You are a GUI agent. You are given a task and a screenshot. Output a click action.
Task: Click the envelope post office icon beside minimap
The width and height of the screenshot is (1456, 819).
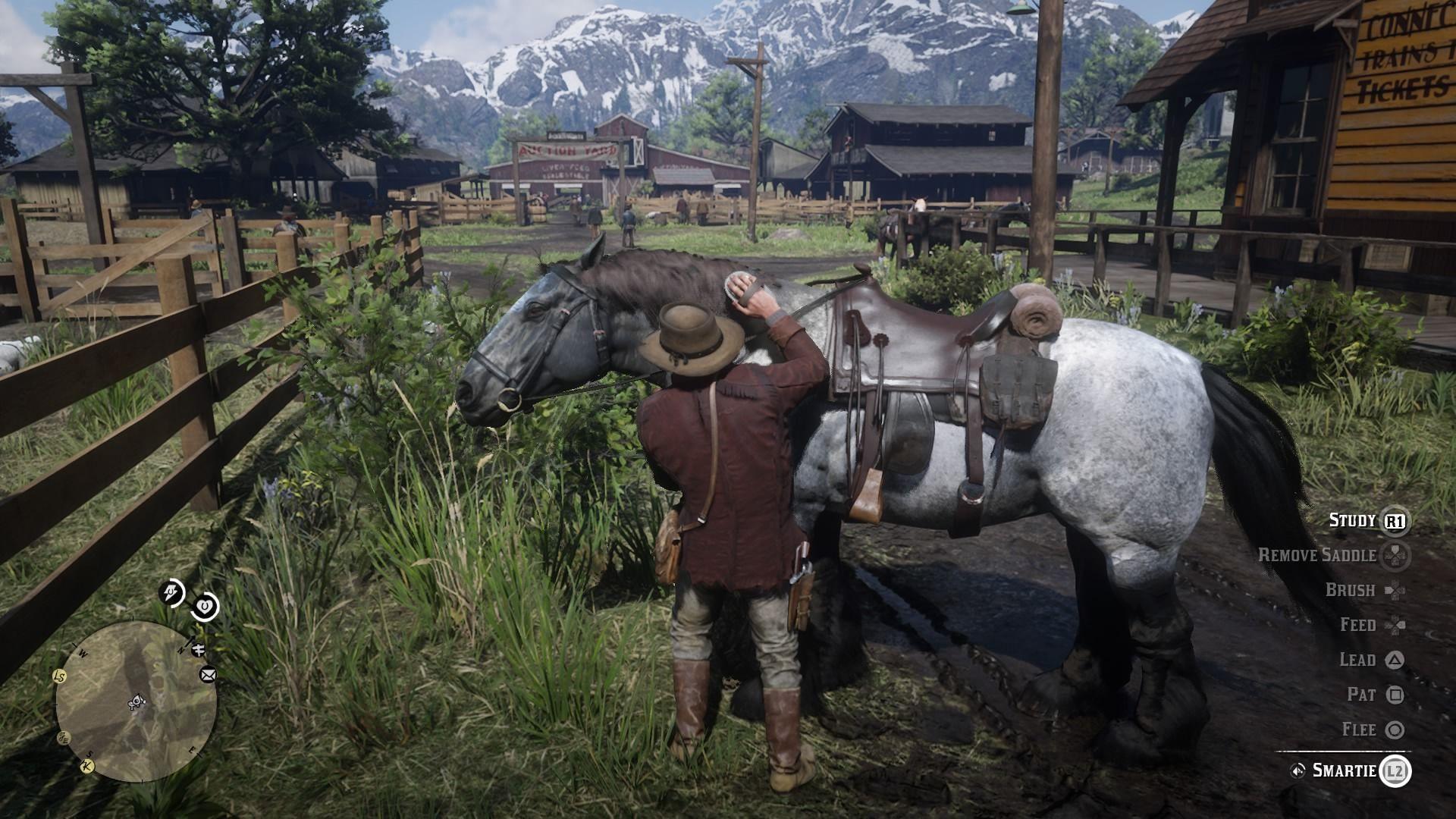click(x=207, y=675)
